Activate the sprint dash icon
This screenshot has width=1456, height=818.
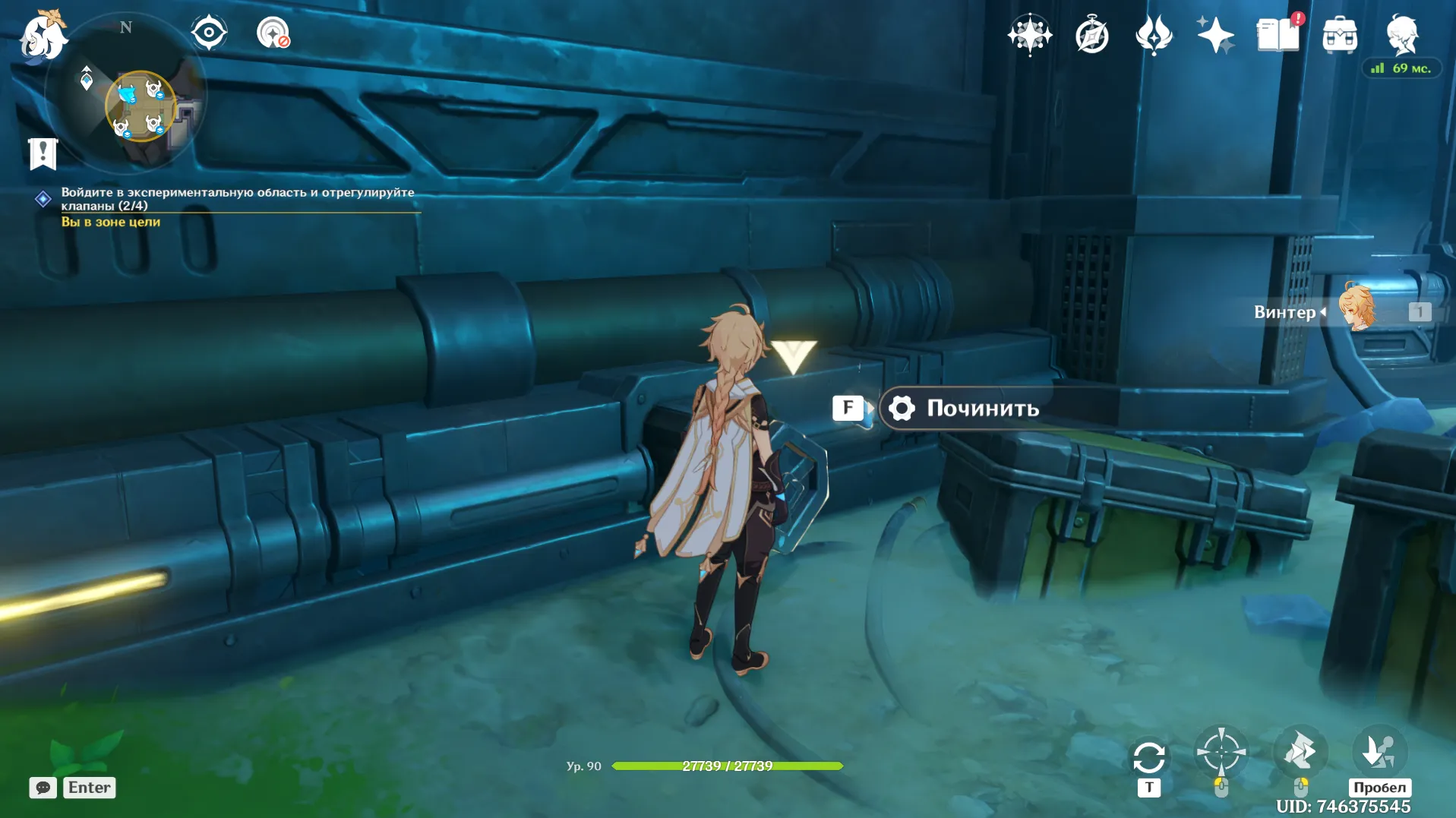1300,753
